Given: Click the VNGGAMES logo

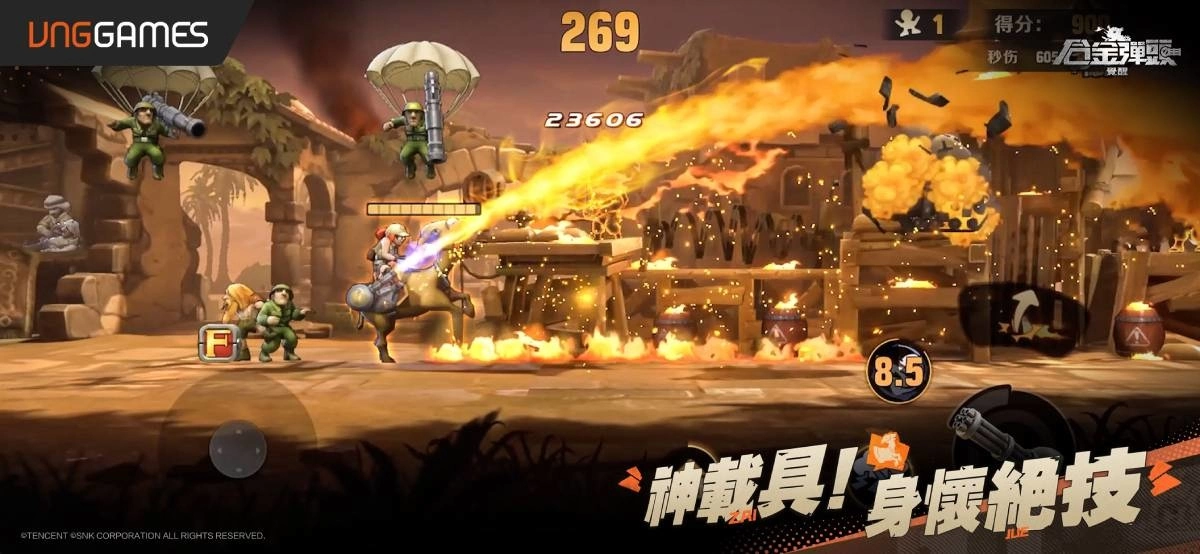Looking at the screenshot, I should (x=118, y=36).
